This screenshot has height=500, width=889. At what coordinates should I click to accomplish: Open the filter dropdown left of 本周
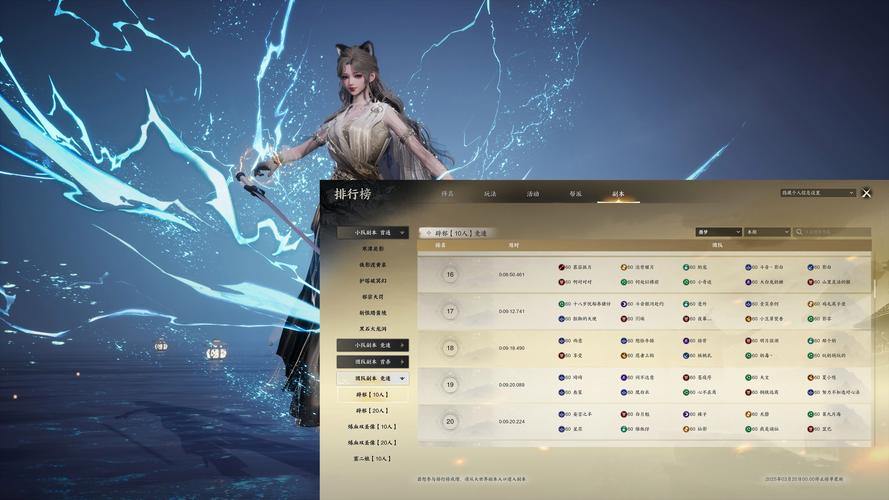click(717, 232)
